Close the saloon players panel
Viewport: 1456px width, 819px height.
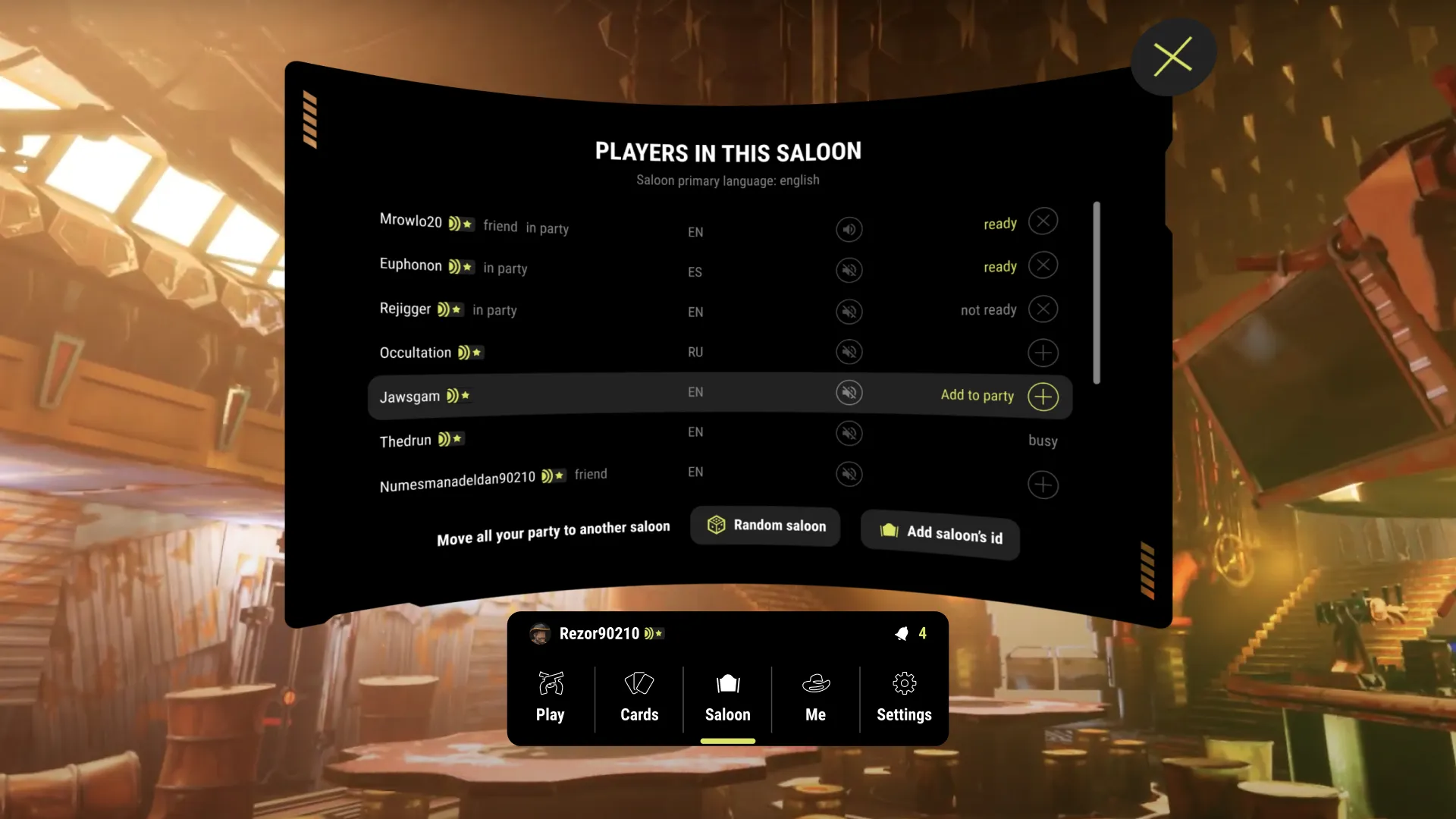(1172, 57)
